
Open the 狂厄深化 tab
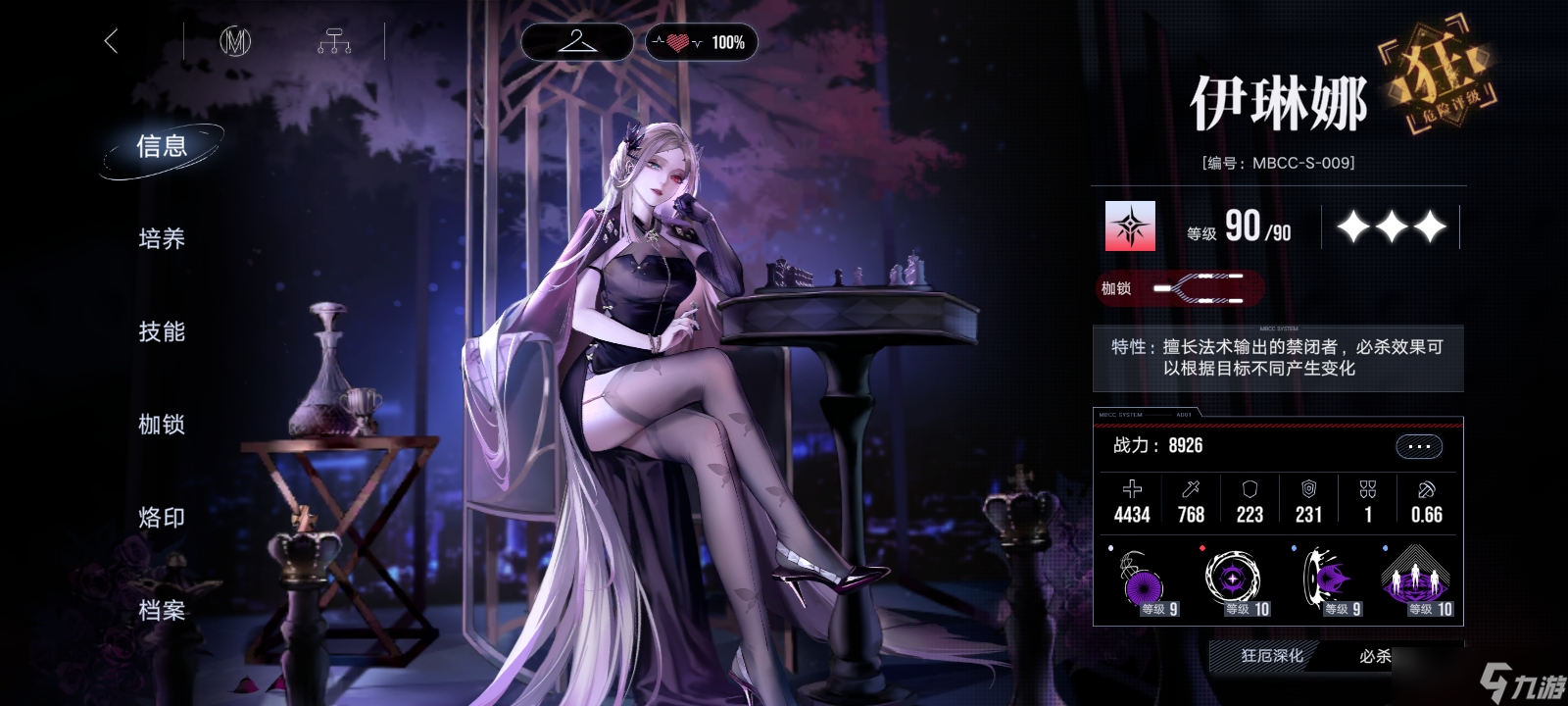coord(1272,656)
